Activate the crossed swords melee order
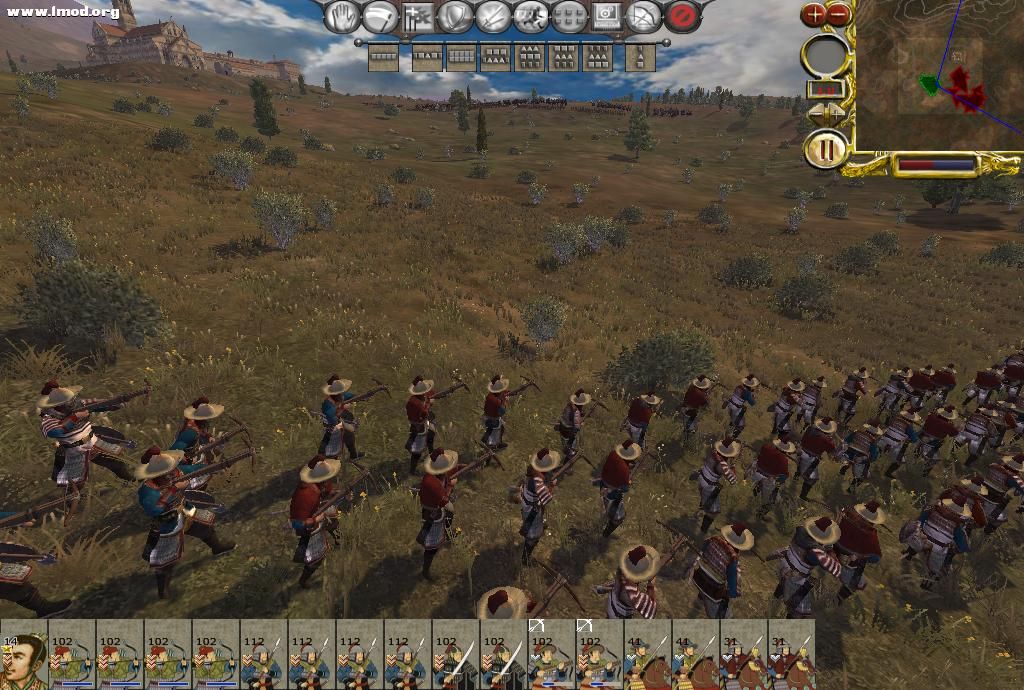The image size is (1024, 690). 493,17
